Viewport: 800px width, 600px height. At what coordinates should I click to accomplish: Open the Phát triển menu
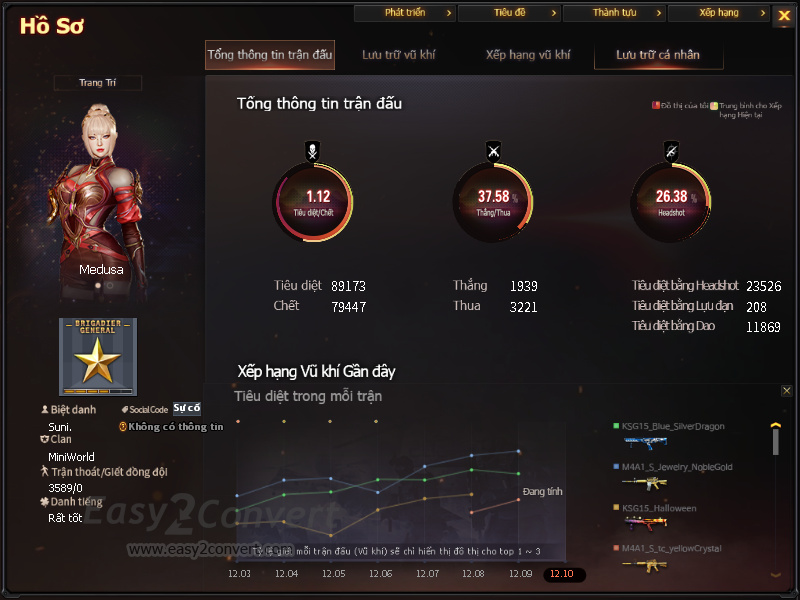[x=405, y=13]
